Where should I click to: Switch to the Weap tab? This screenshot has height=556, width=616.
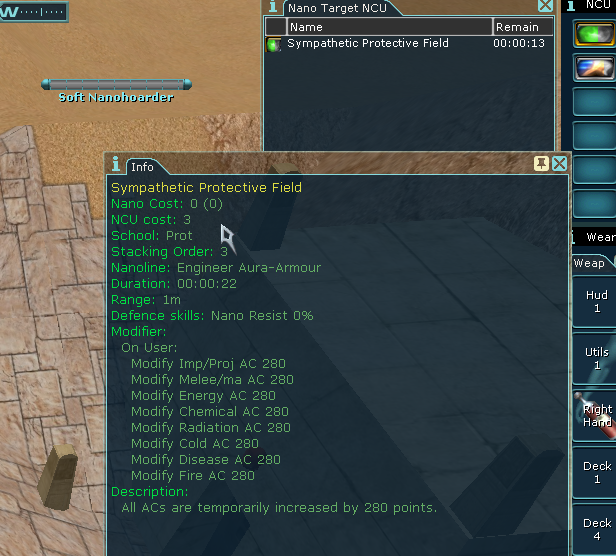pos(589,263)
